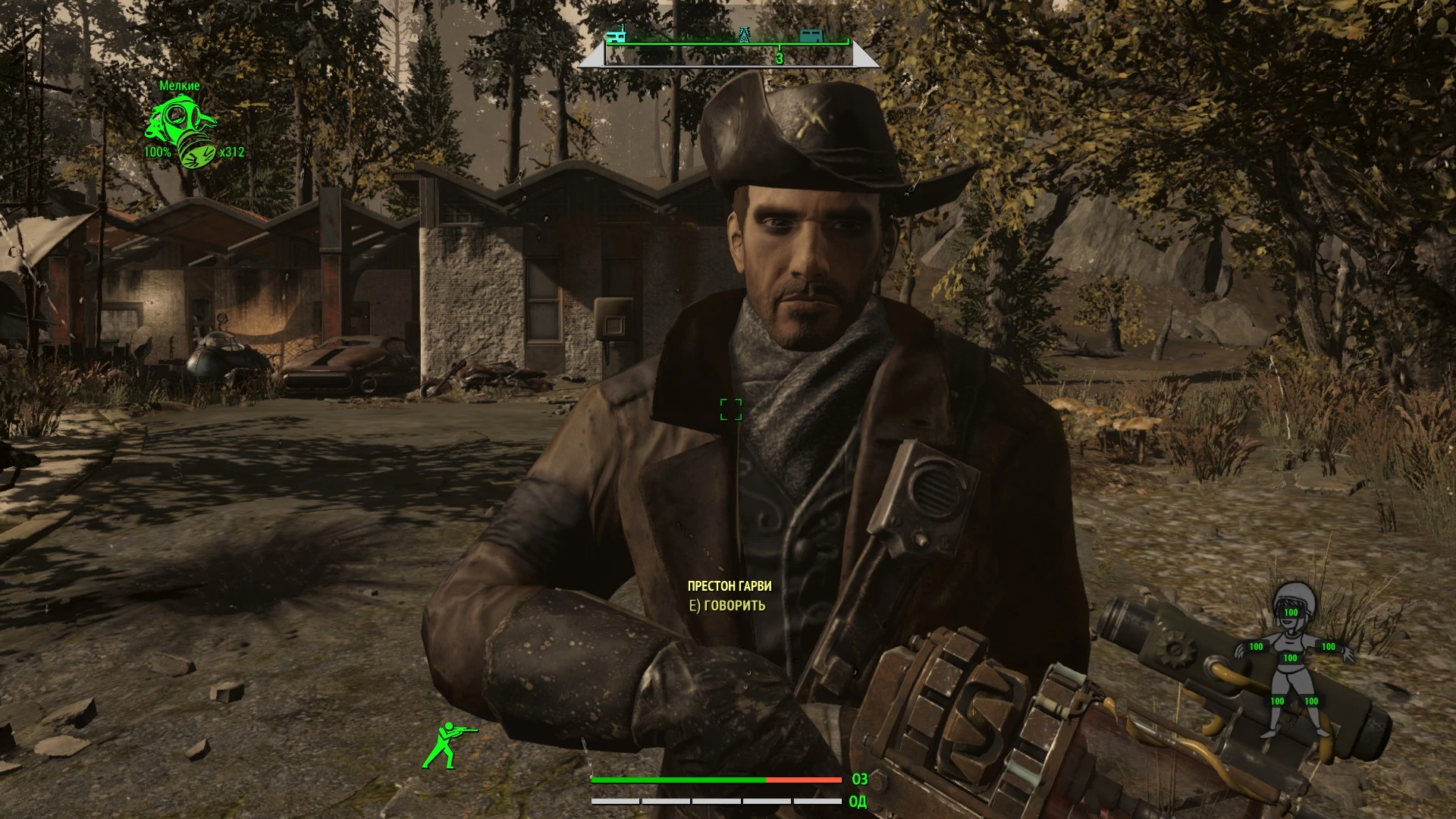The width and height of the screenshot is (1456, 819).
Task: Activate the Е) Говорить dialogue prompt
Action: pyautogui.click(x=726, y=606)
